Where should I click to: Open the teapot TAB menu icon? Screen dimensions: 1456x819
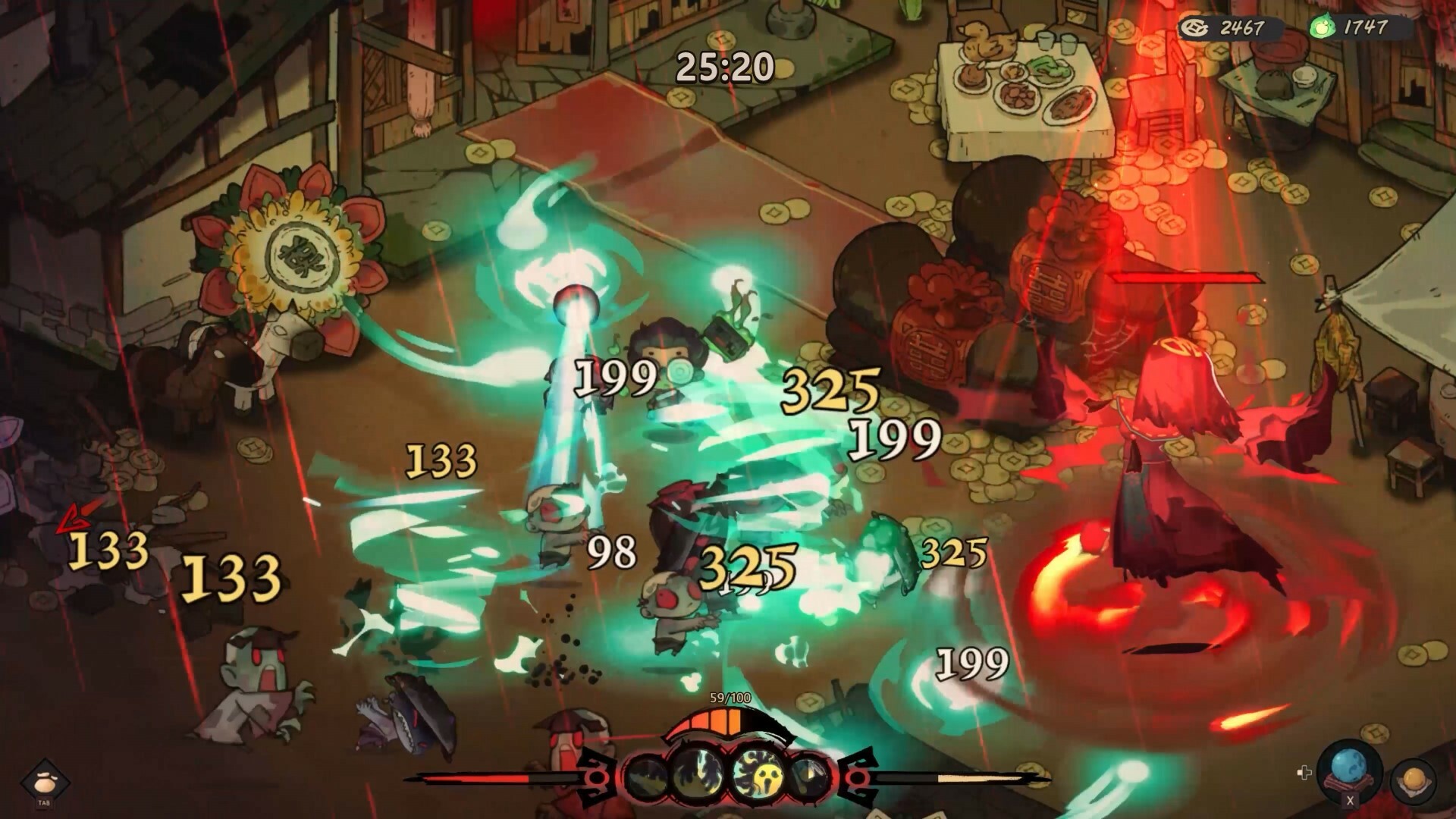(43, 778)
